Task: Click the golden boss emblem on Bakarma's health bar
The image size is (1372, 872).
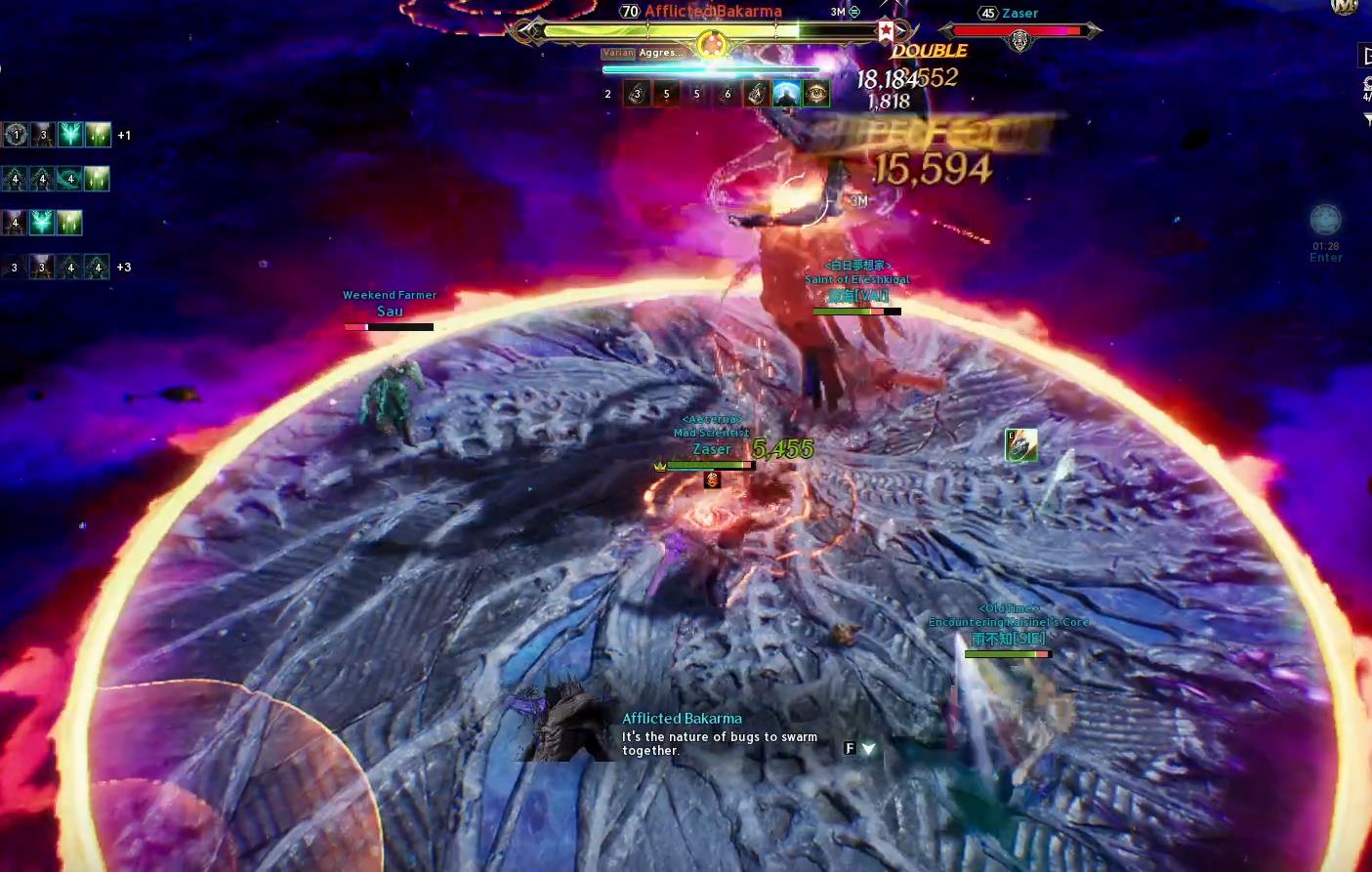Action: click(711, 44)
